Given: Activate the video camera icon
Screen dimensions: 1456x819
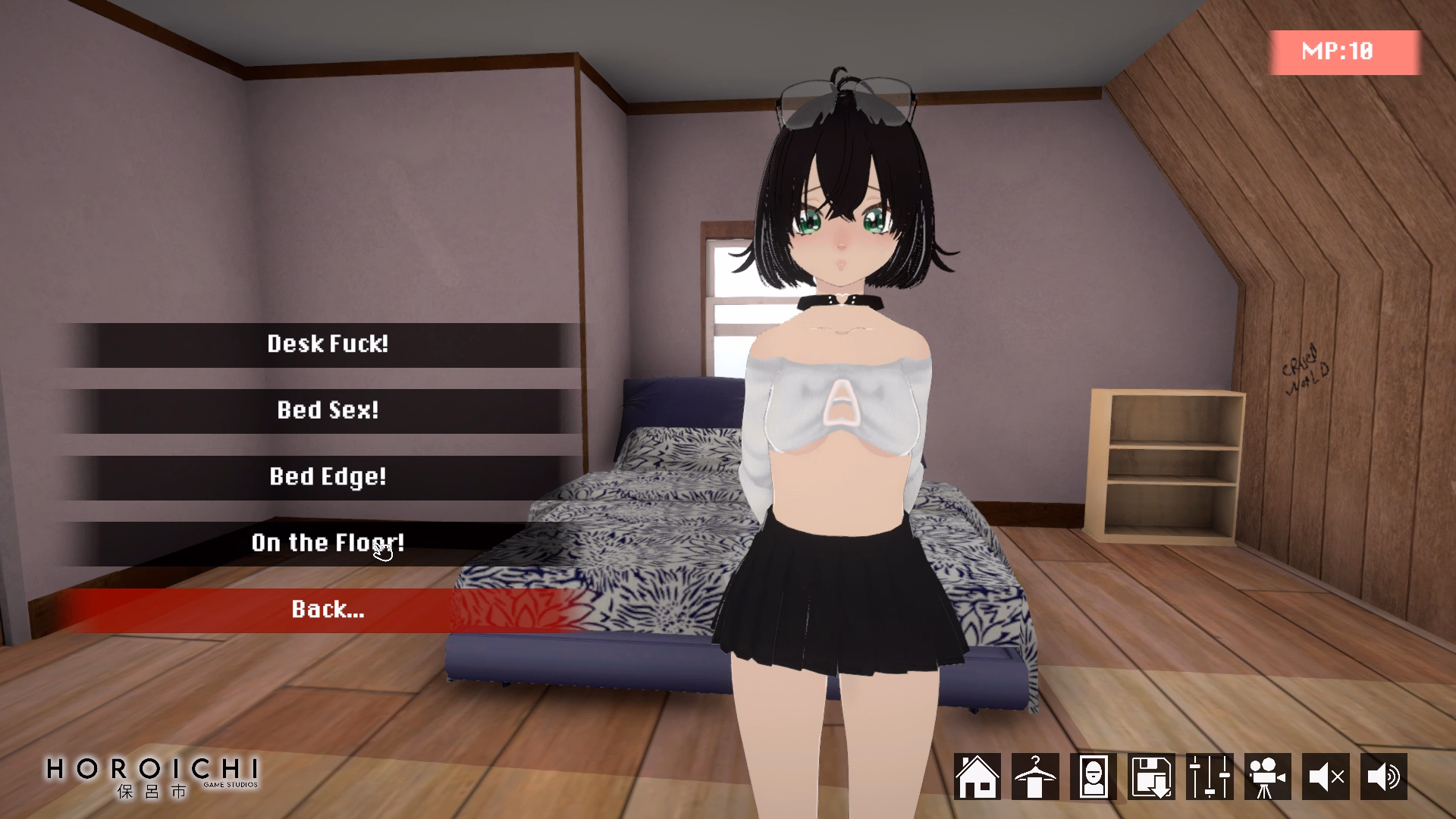Looking at the screenshot, I should [x=1267, y=777].
